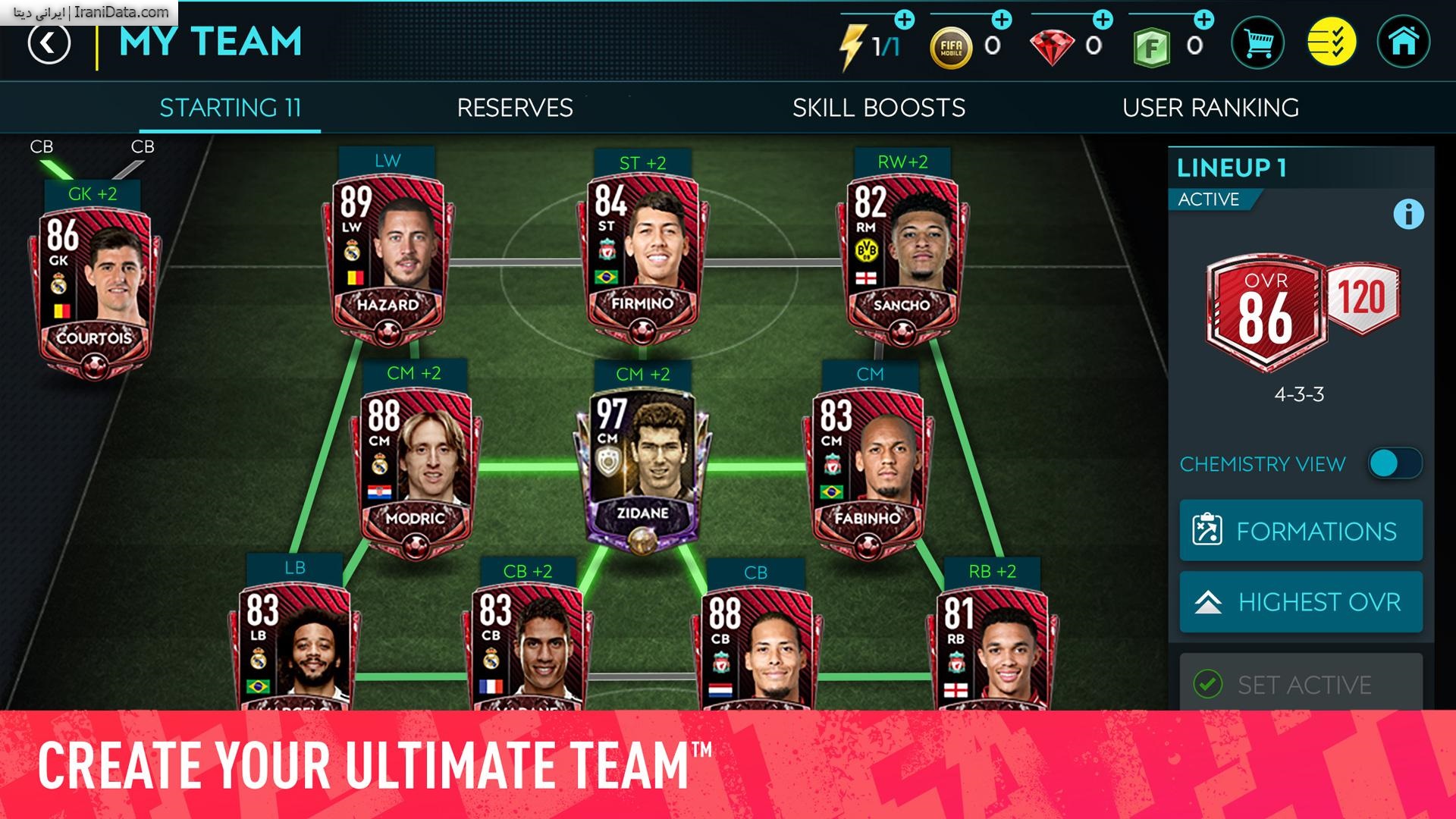Click the lightning energy icon
Viewport: 1456px width, 819px height.
855,44
